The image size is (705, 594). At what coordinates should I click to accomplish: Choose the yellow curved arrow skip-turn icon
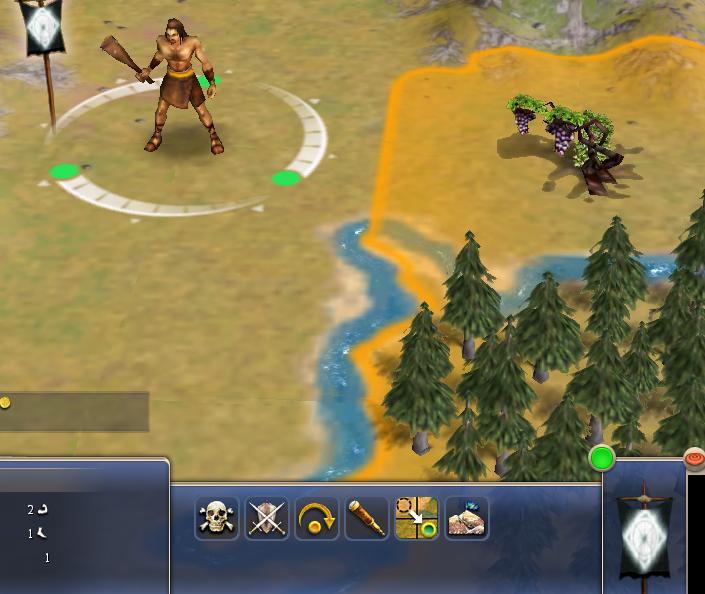316,518
